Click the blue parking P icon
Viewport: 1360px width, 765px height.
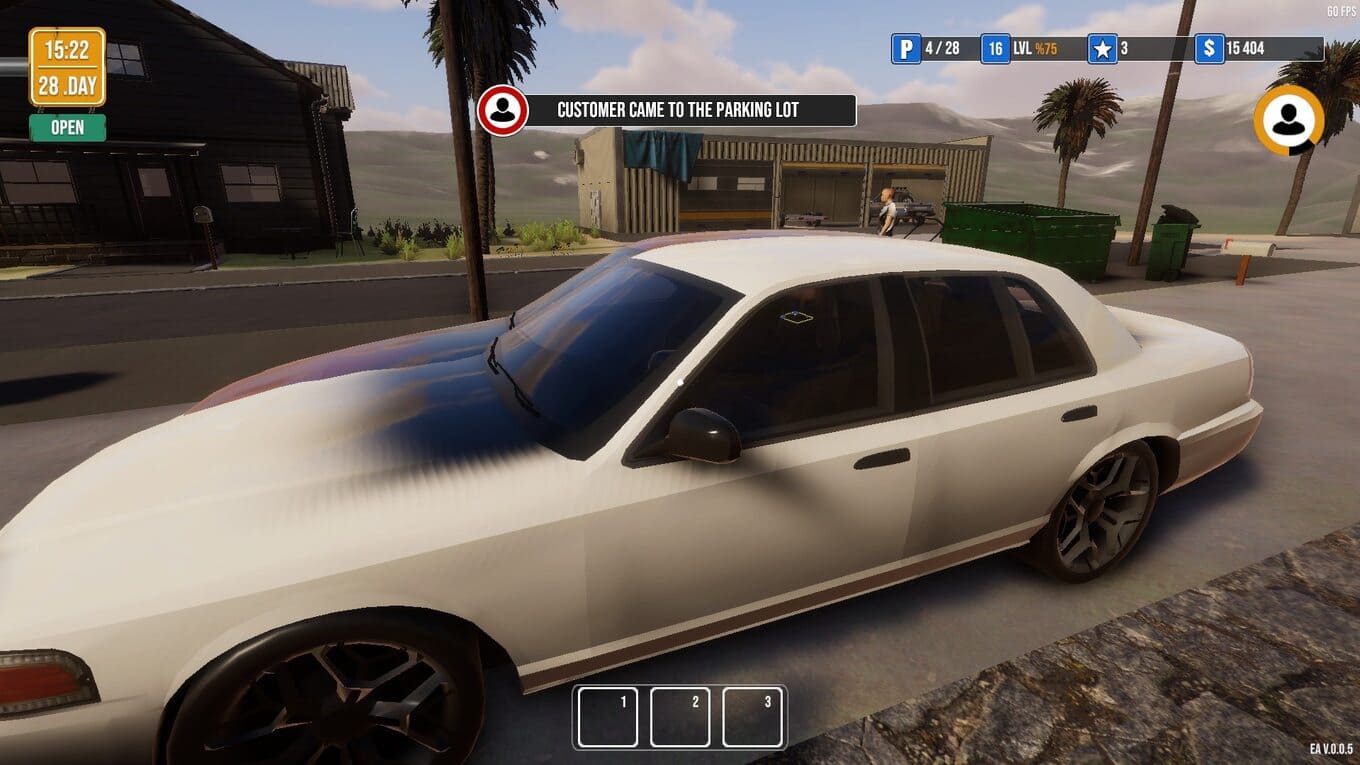(906, 48)
